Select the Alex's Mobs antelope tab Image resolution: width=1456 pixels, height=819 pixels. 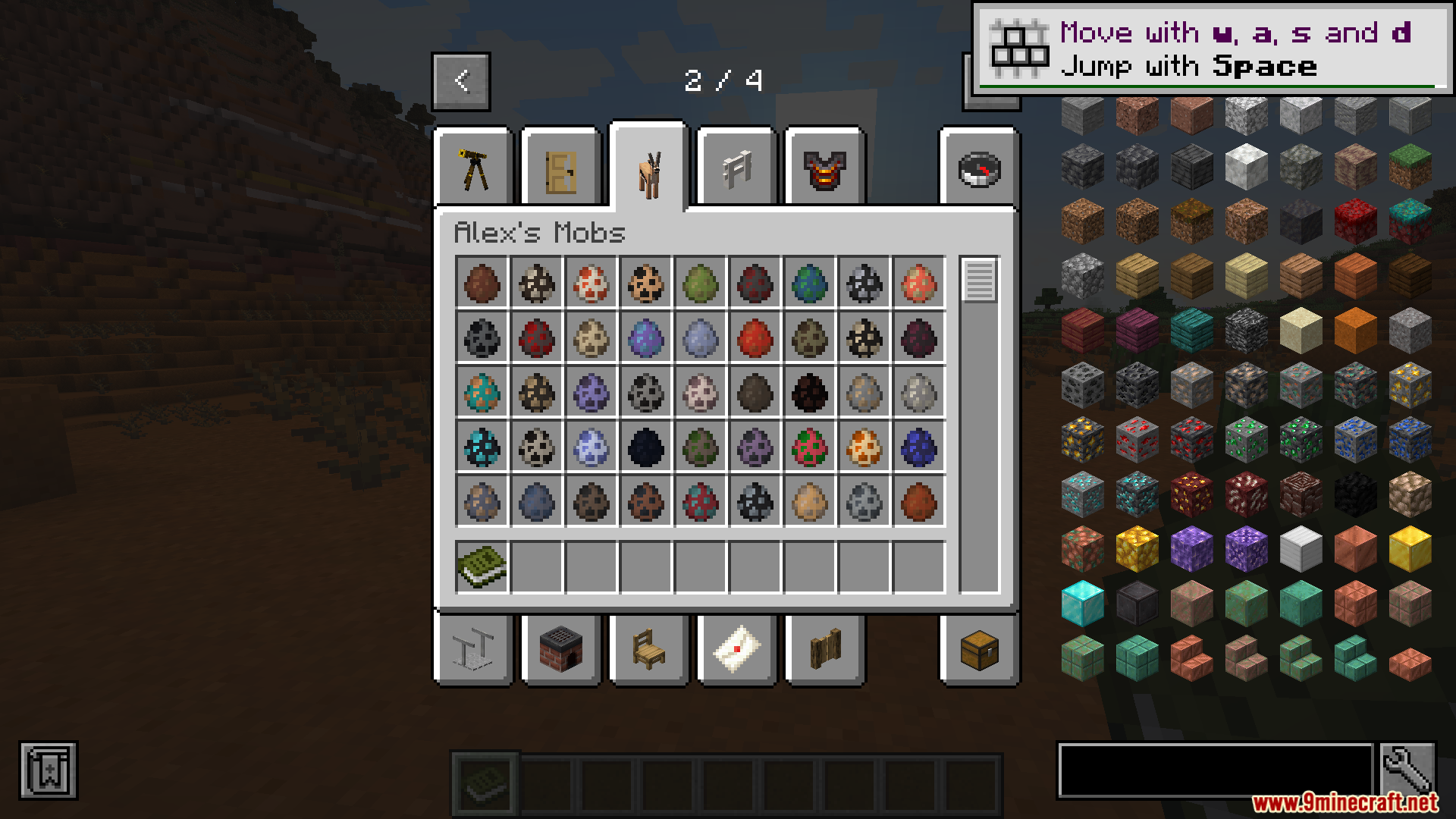pos(649,167)
